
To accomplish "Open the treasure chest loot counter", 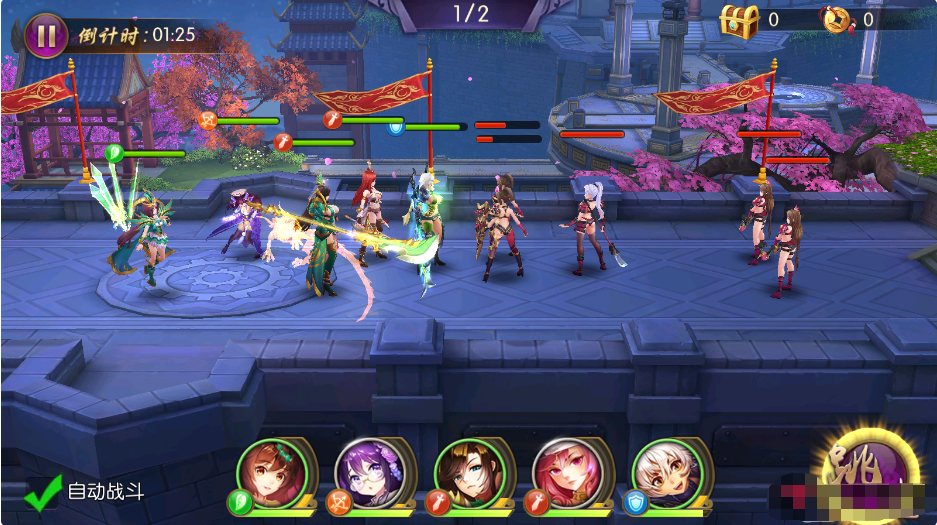I will coord(740,18).
